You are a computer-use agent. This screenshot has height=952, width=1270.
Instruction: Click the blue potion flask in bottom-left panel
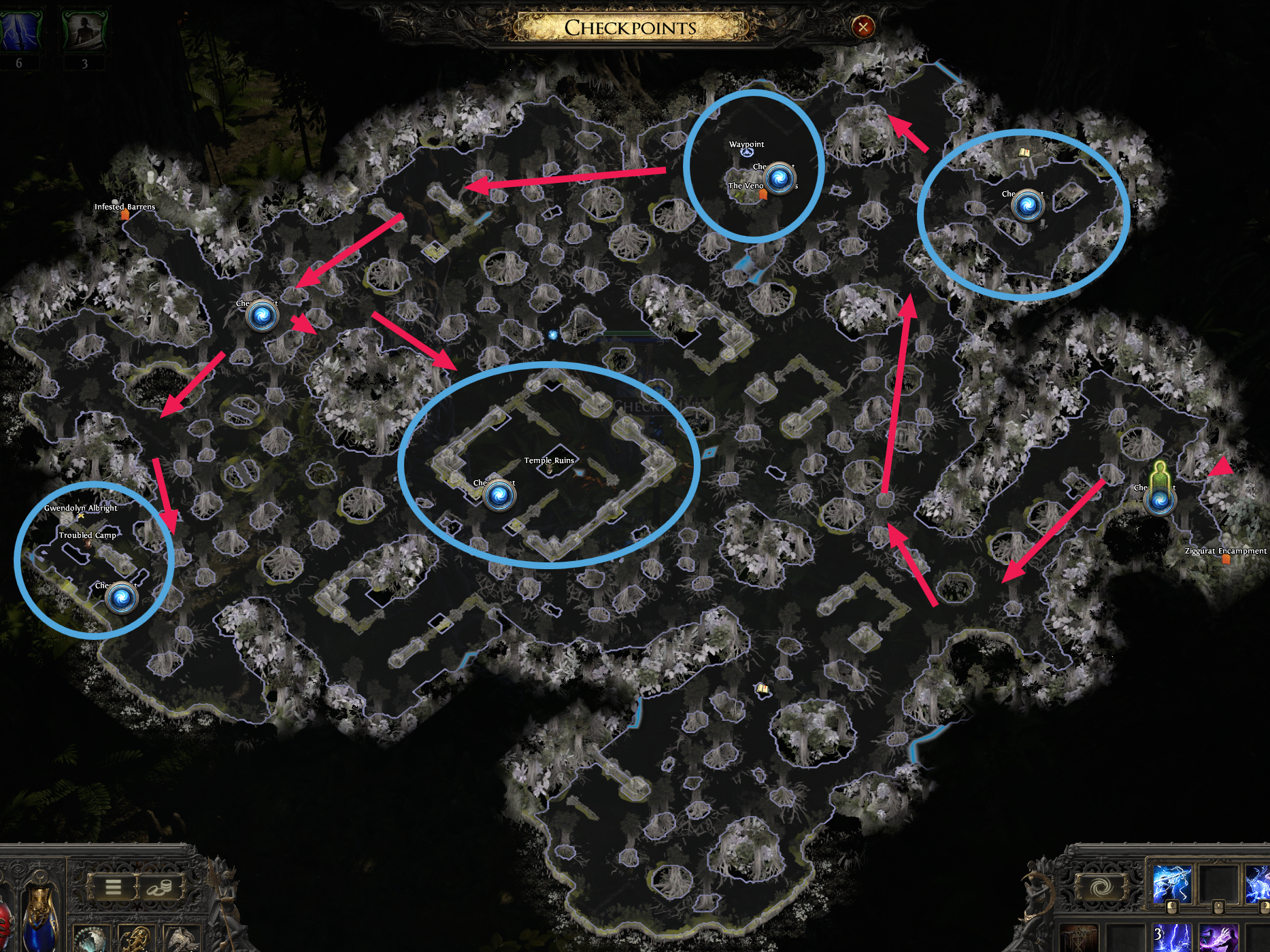click(41, 924)
